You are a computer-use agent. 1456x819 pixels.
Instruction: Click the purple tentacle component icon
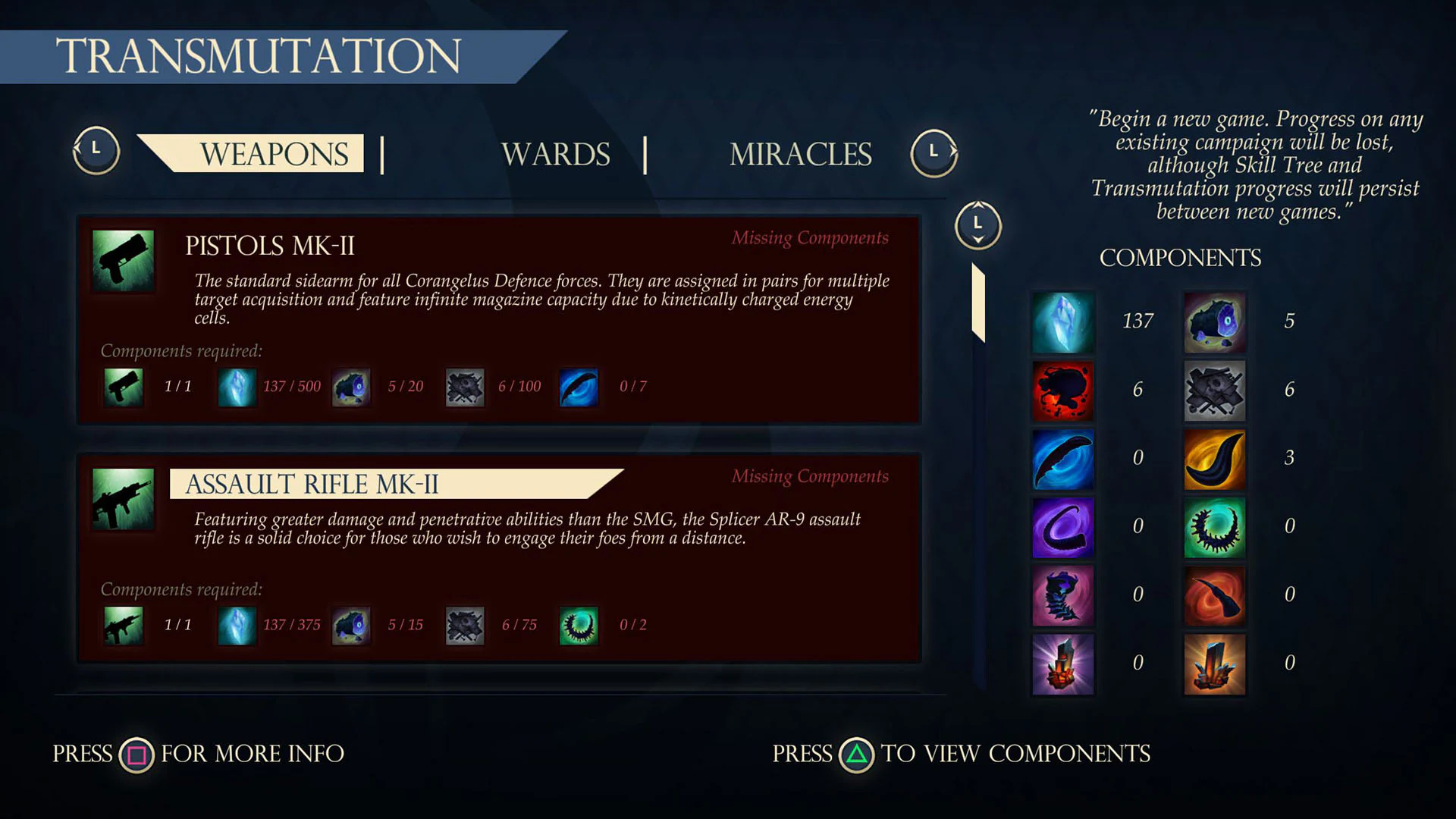pos(1062,526)
